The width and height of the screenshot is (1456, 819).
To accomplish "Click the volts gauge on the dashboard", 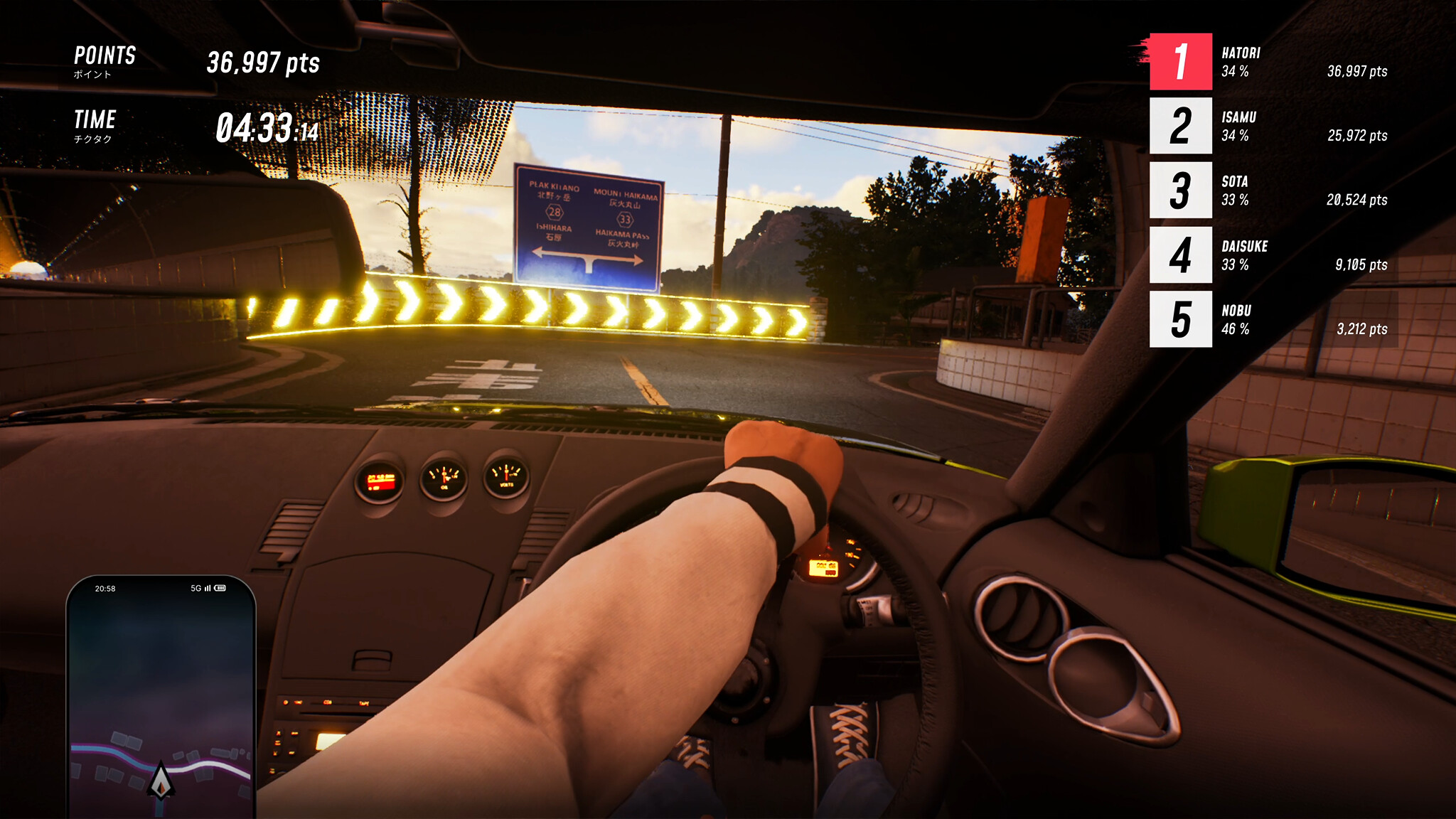I will tap(505, 474).
